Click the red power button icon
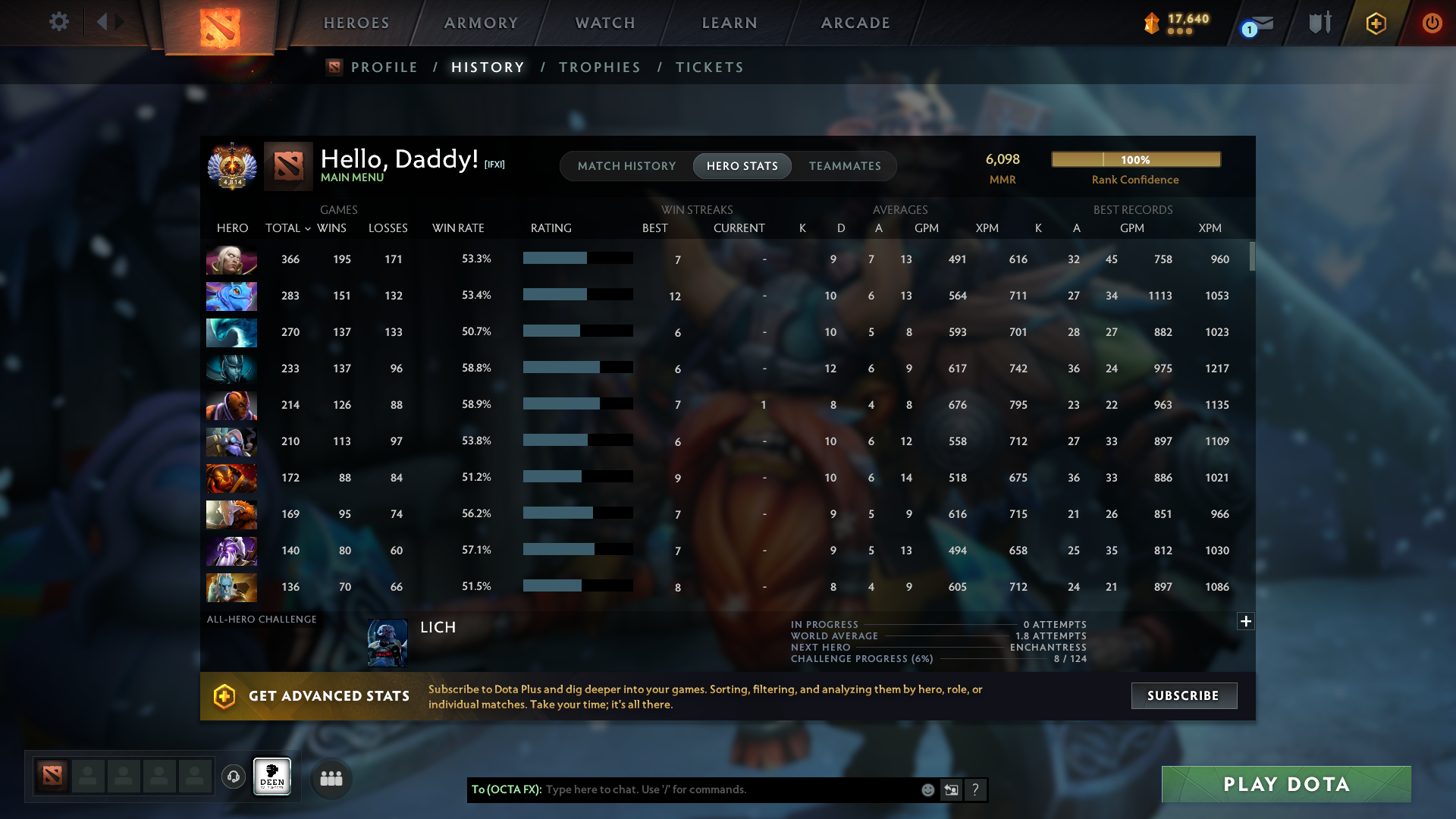The image size is (1456, 819). 1432,23
